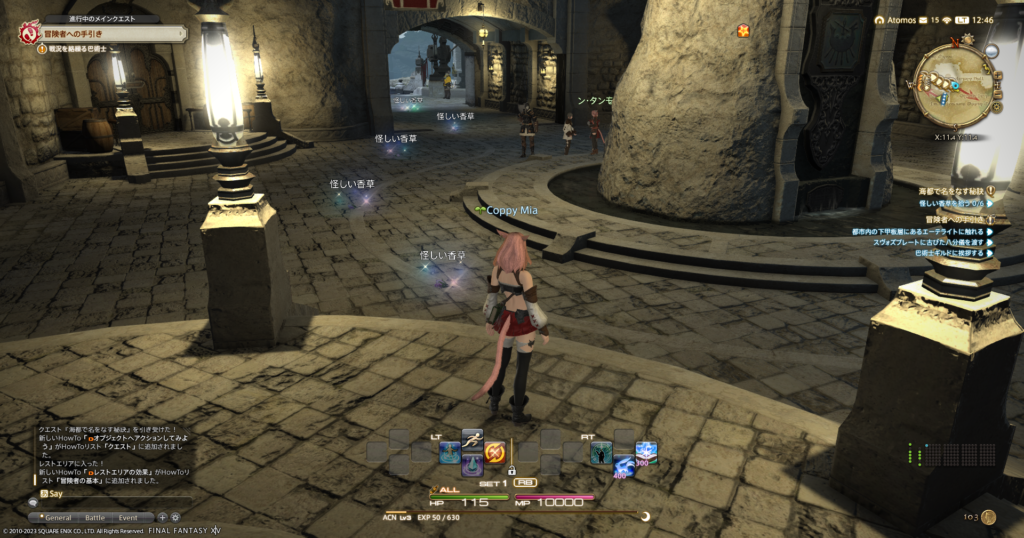Activate the red-orange crossed circle action
This screenshot has width=1024, height=538.
(494, 452)
